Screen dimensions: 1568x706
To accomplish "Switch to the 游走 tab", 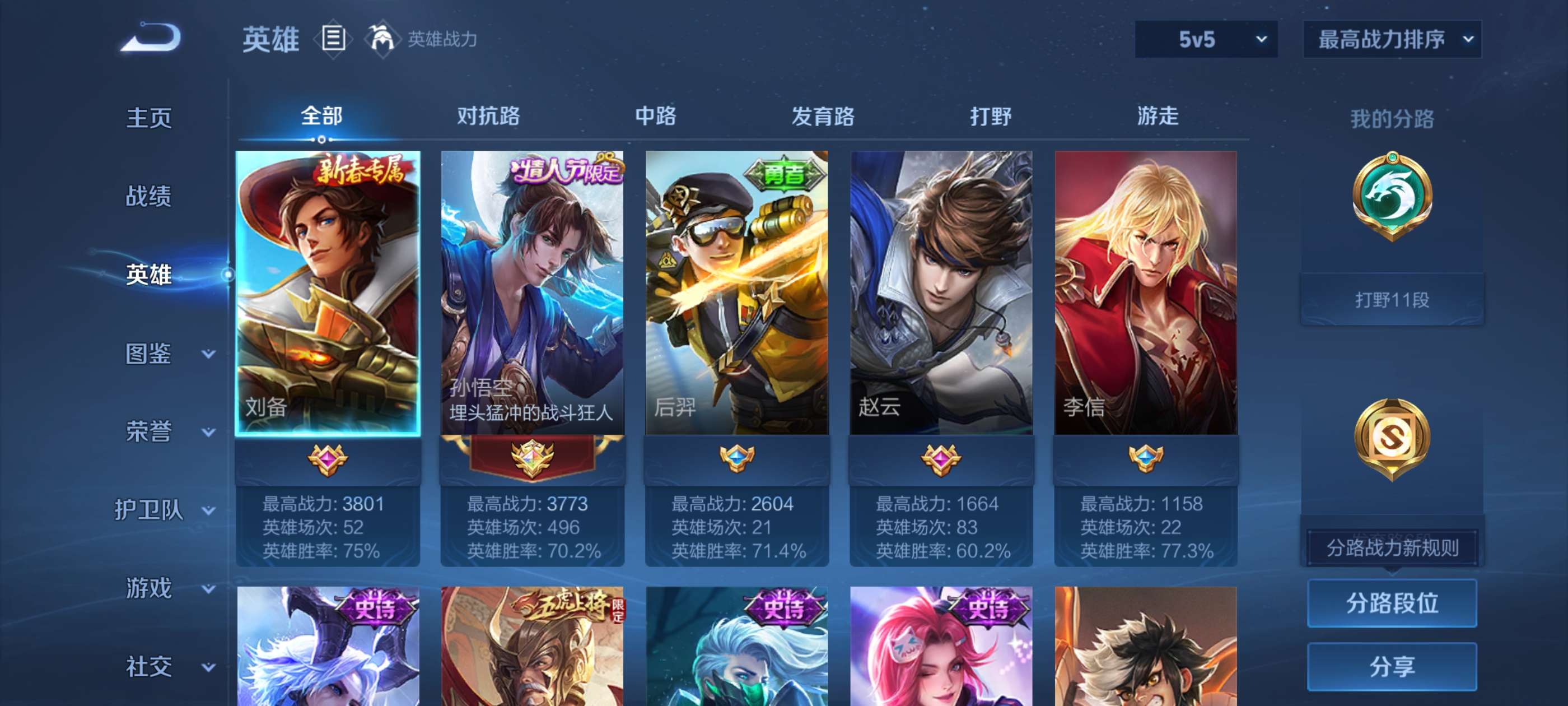I will pos(1157,117).
